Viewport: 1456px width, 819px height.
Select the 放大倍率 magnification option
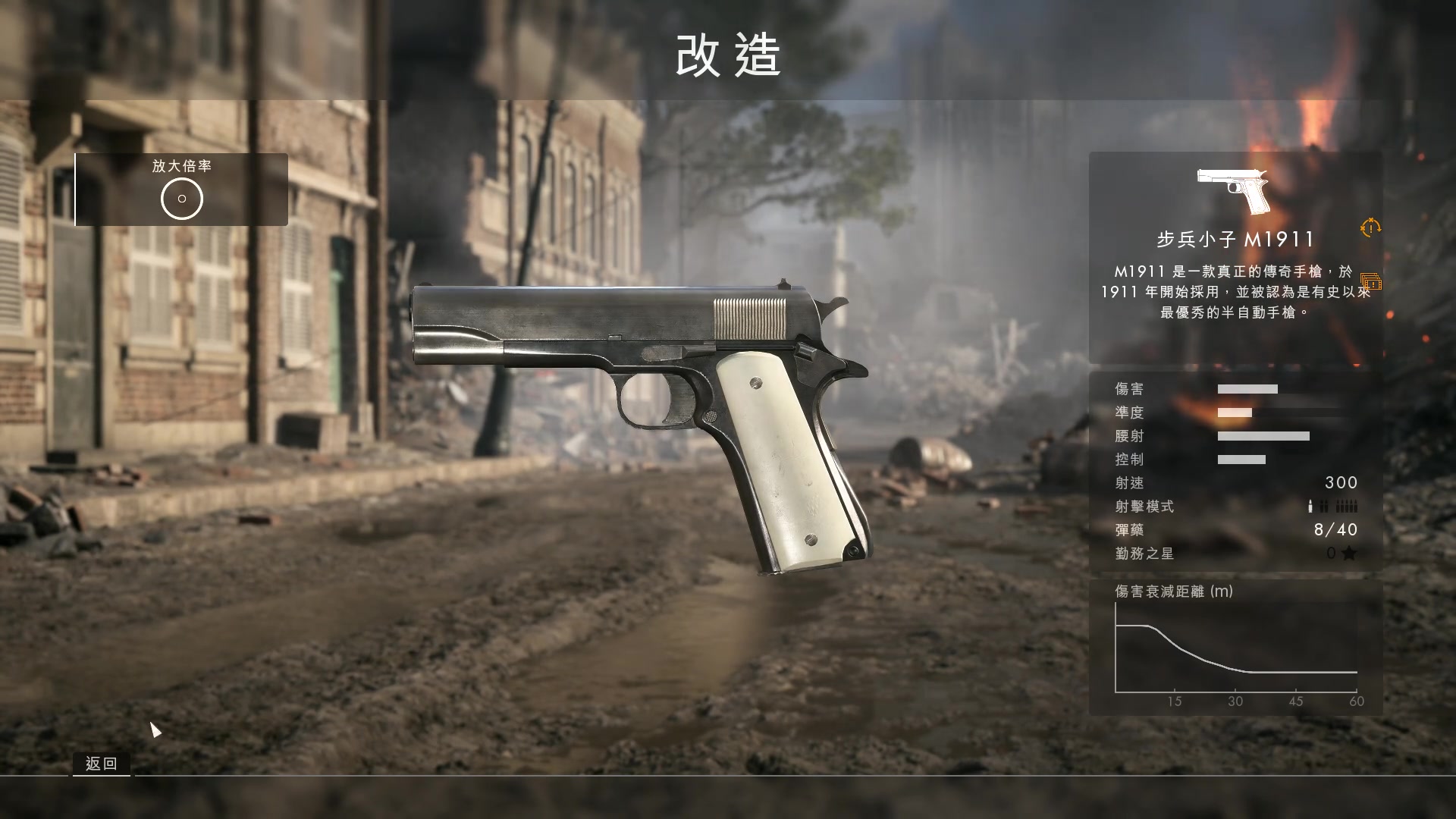(182, 190)
